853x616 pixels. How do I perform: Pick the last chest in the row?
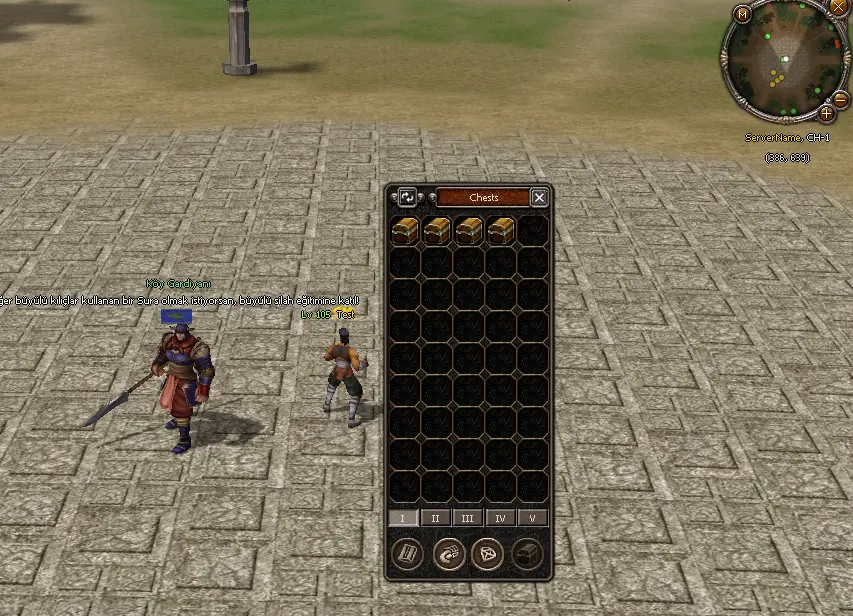point(501,231)
